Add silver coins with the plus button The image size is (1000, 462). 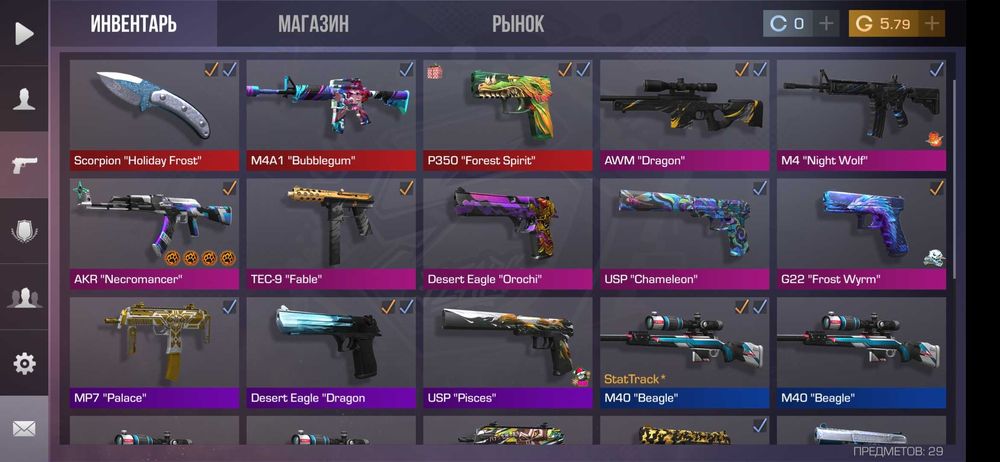(826, 24)
